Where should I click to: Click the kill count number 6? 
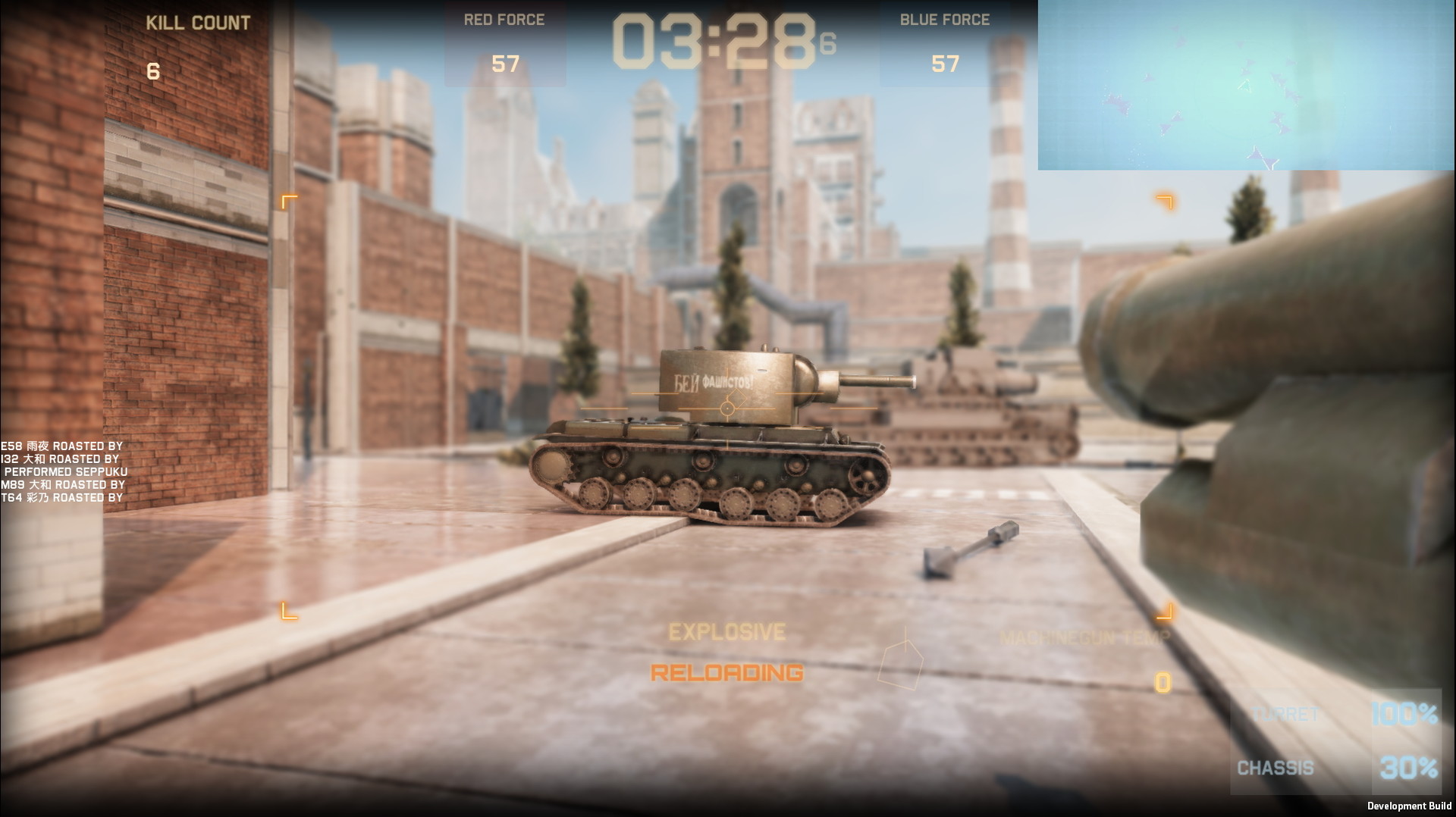coord(152,71)
